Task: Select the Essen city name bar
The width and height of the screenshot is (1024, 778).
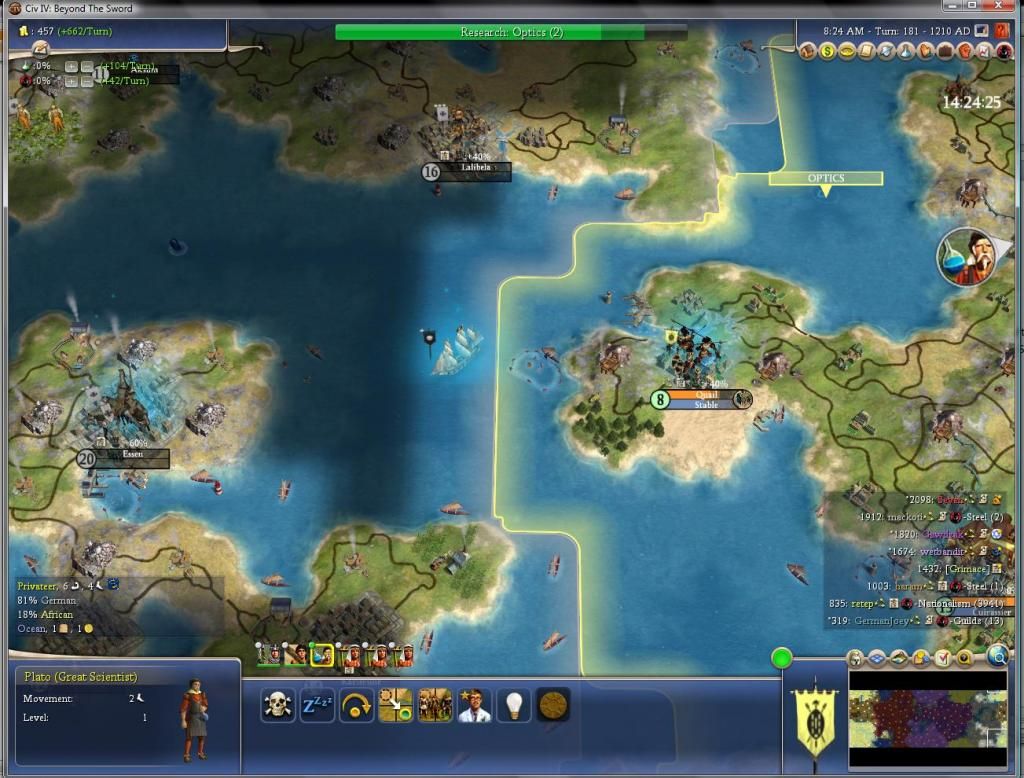Action: tap(133, 458)
